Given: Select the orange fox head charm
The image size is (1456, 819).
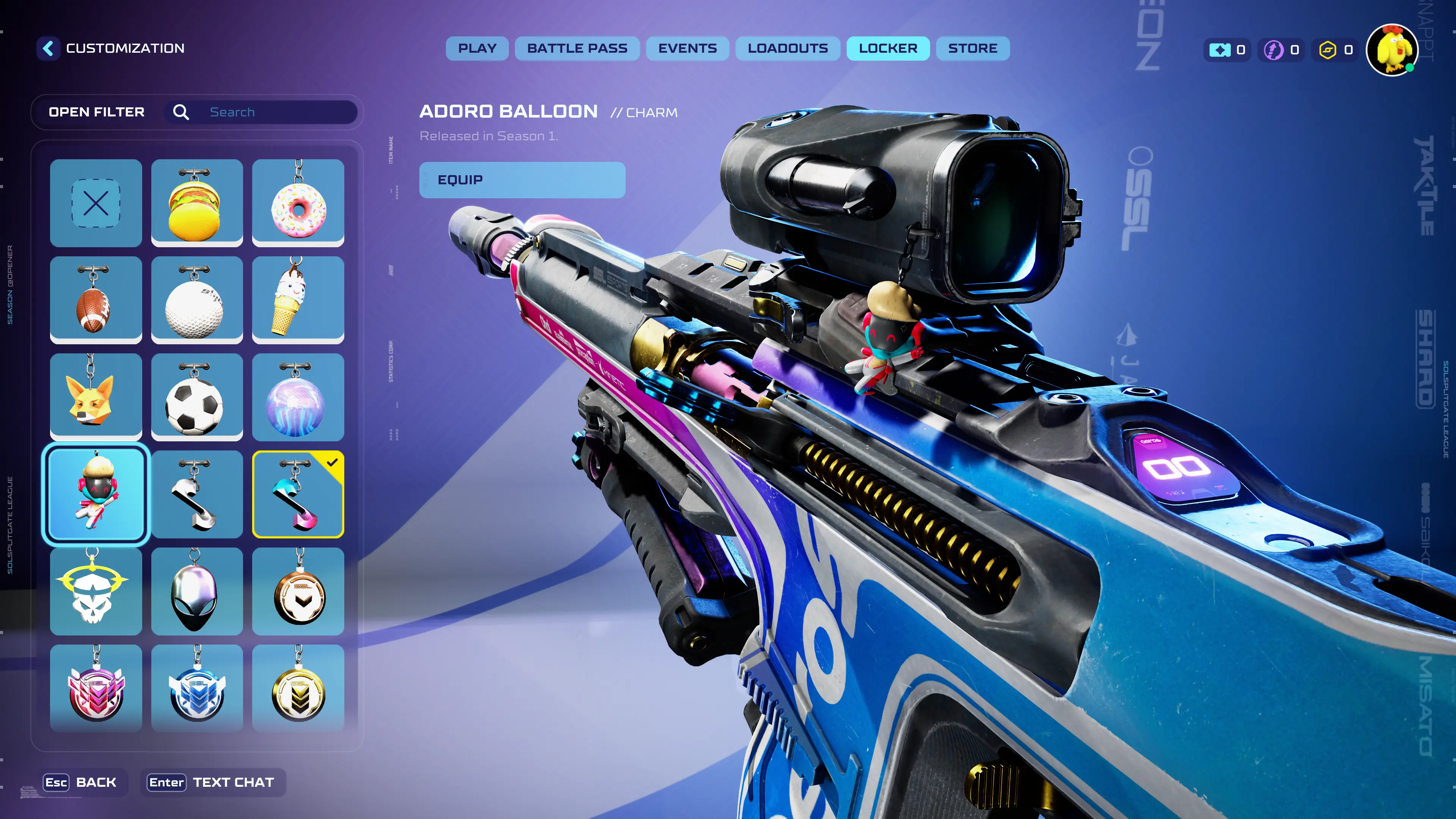Looking at the screenshot, I should click(x=96, y=397).
